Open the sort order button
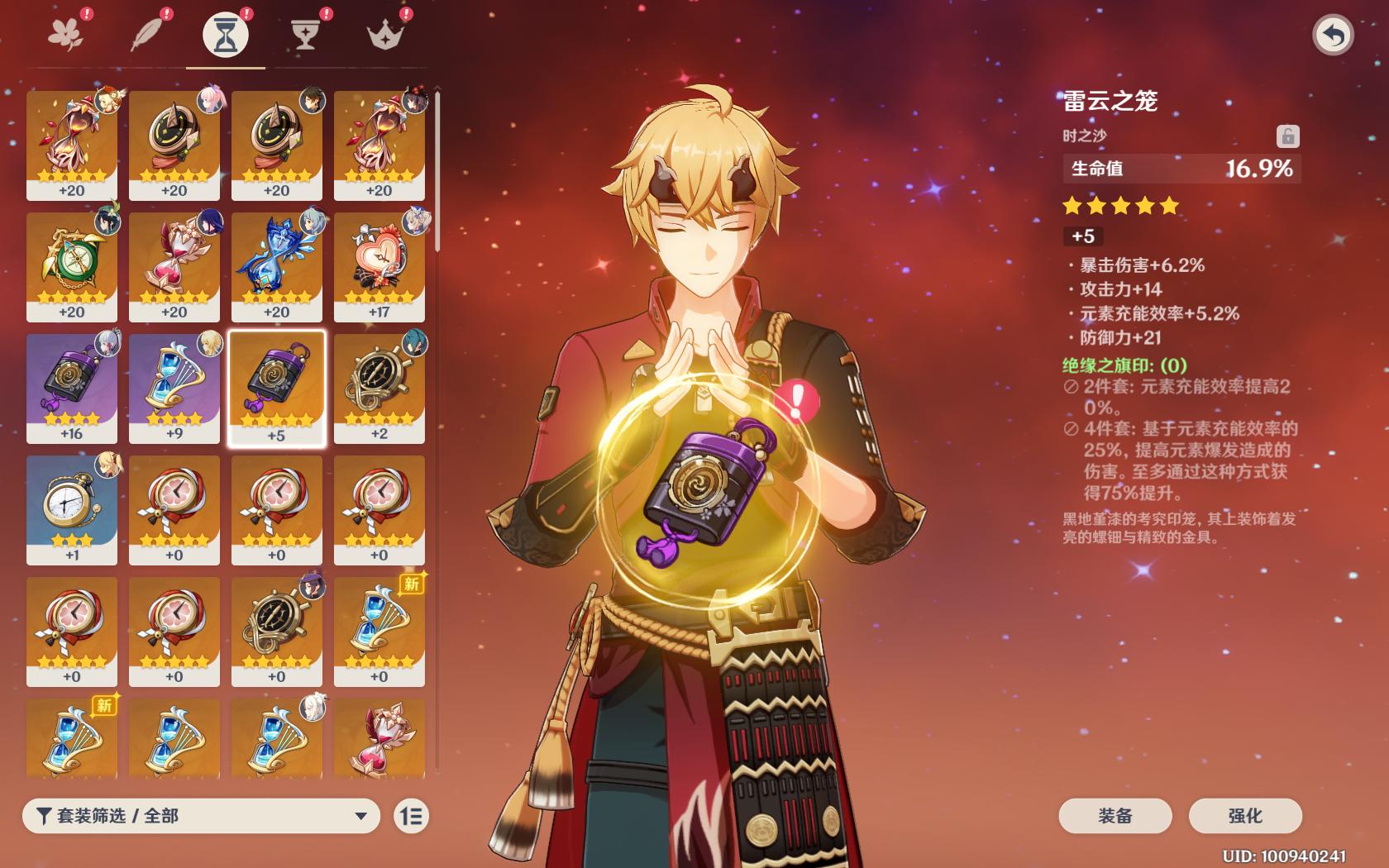 411,816
